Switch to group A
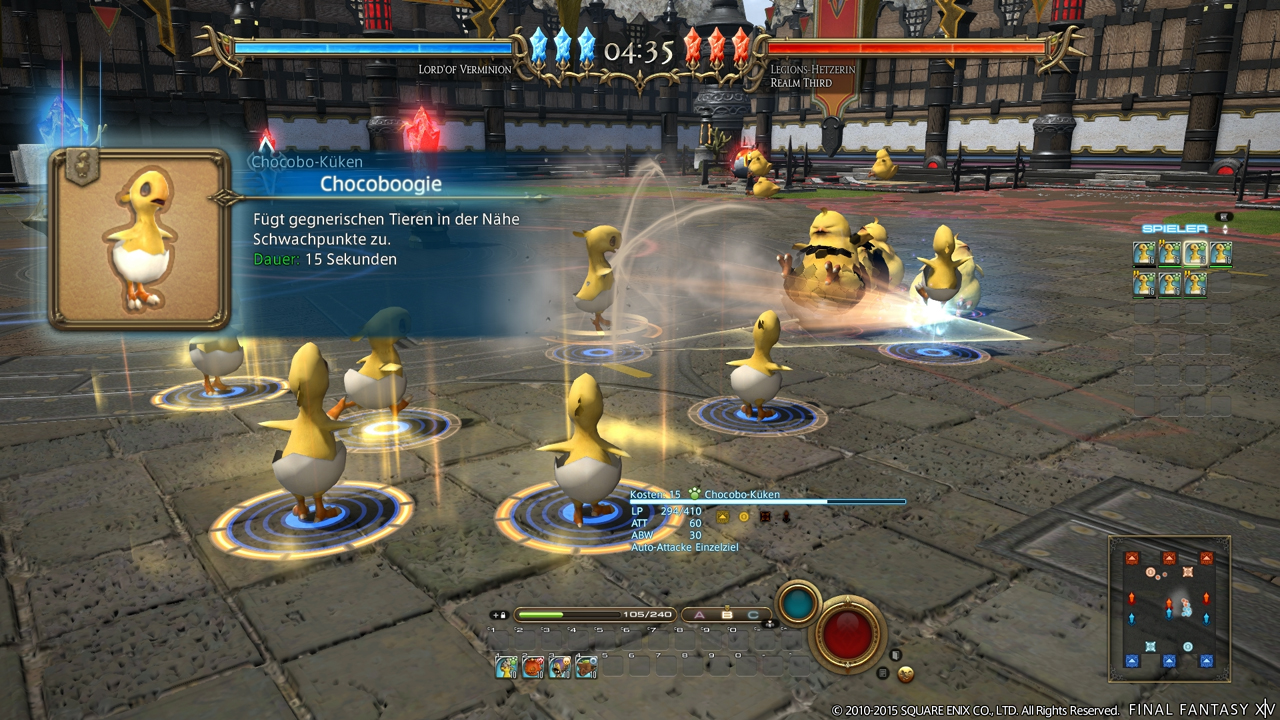Screen dimensions: 1280x720 700,615
